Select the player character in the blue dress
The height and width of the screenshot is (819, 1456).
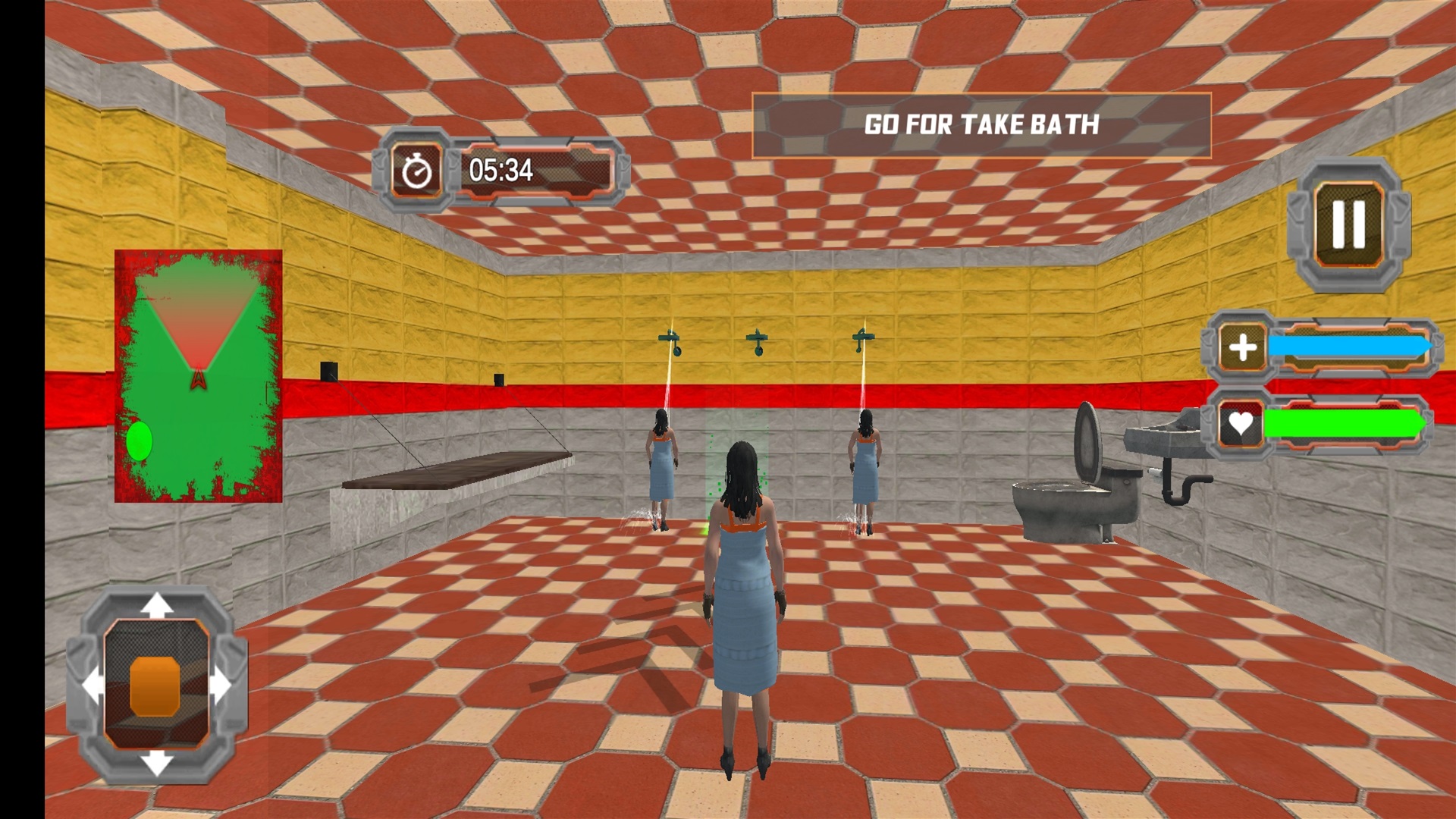point(745,607)
